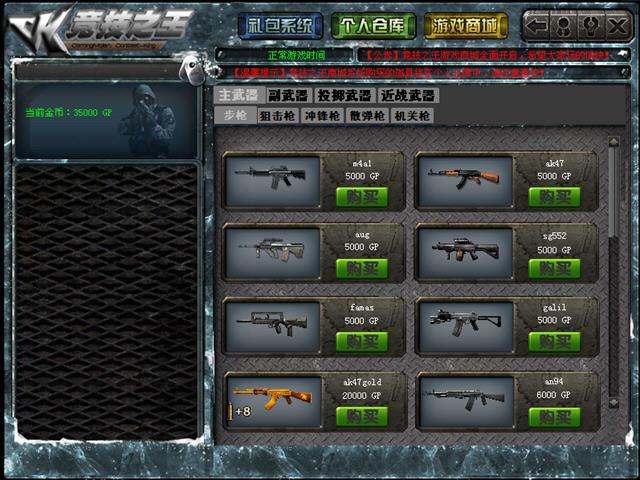This screenshot has width=640, height=480.
Task: Select the 冲锋枪 submachine gun subcategory
Action: pos(321,116)
